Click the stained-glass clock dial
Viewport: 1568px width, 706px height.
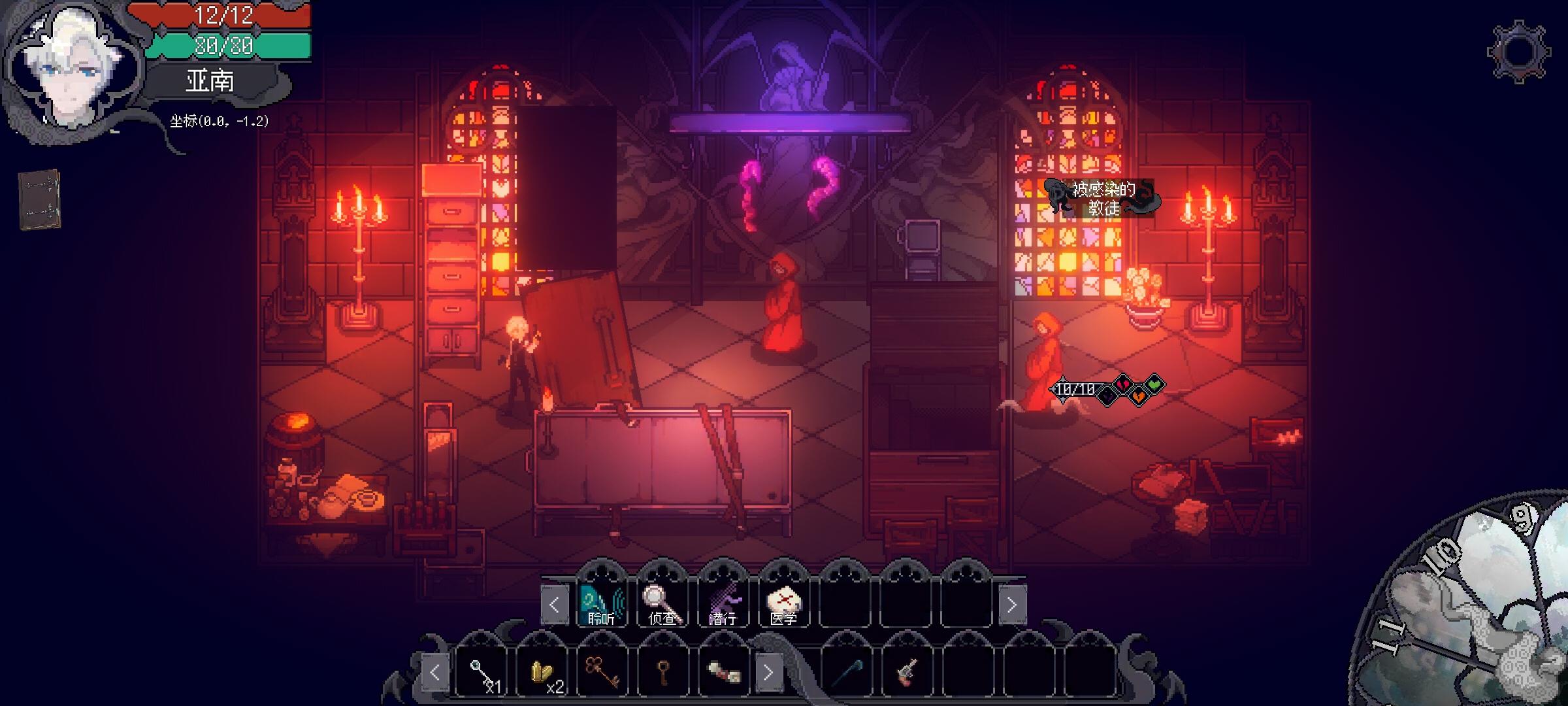(1477, 608)
